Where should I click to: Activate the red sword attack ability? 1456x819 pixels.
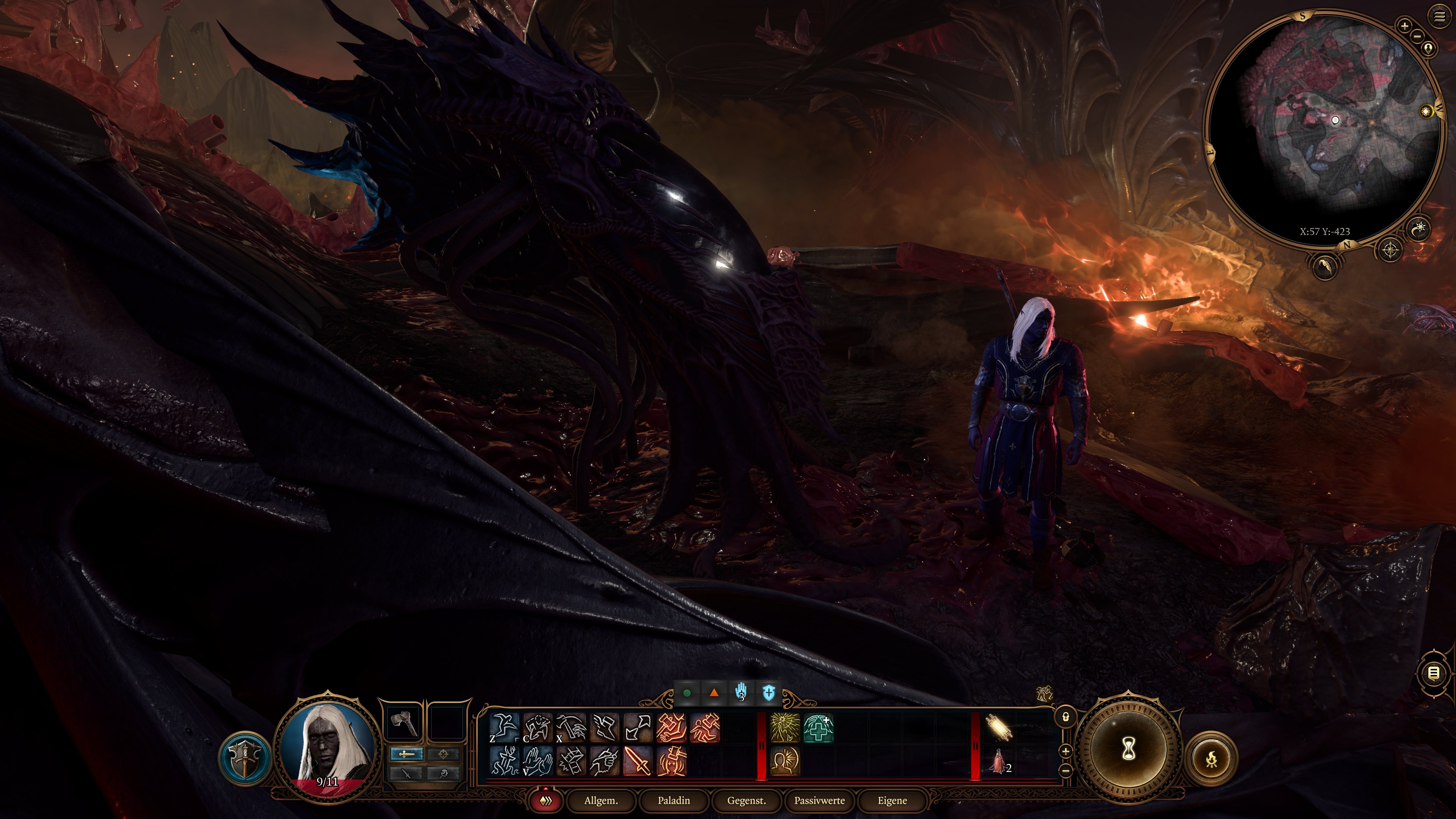[x=638, y=761]
